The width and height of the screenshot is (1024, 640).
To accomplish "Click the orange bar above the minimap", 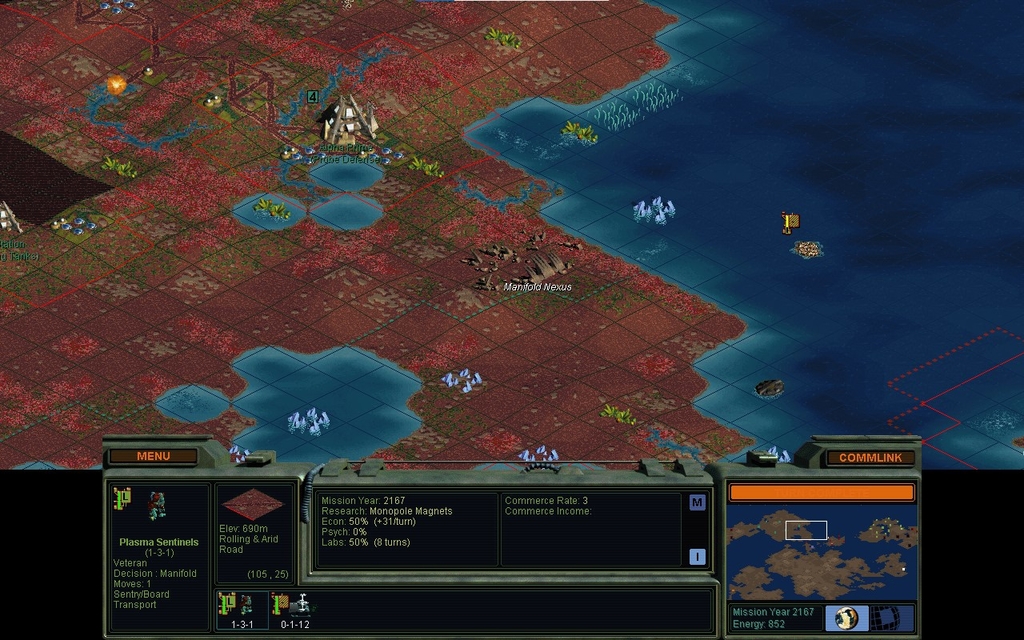I will 821,492.
